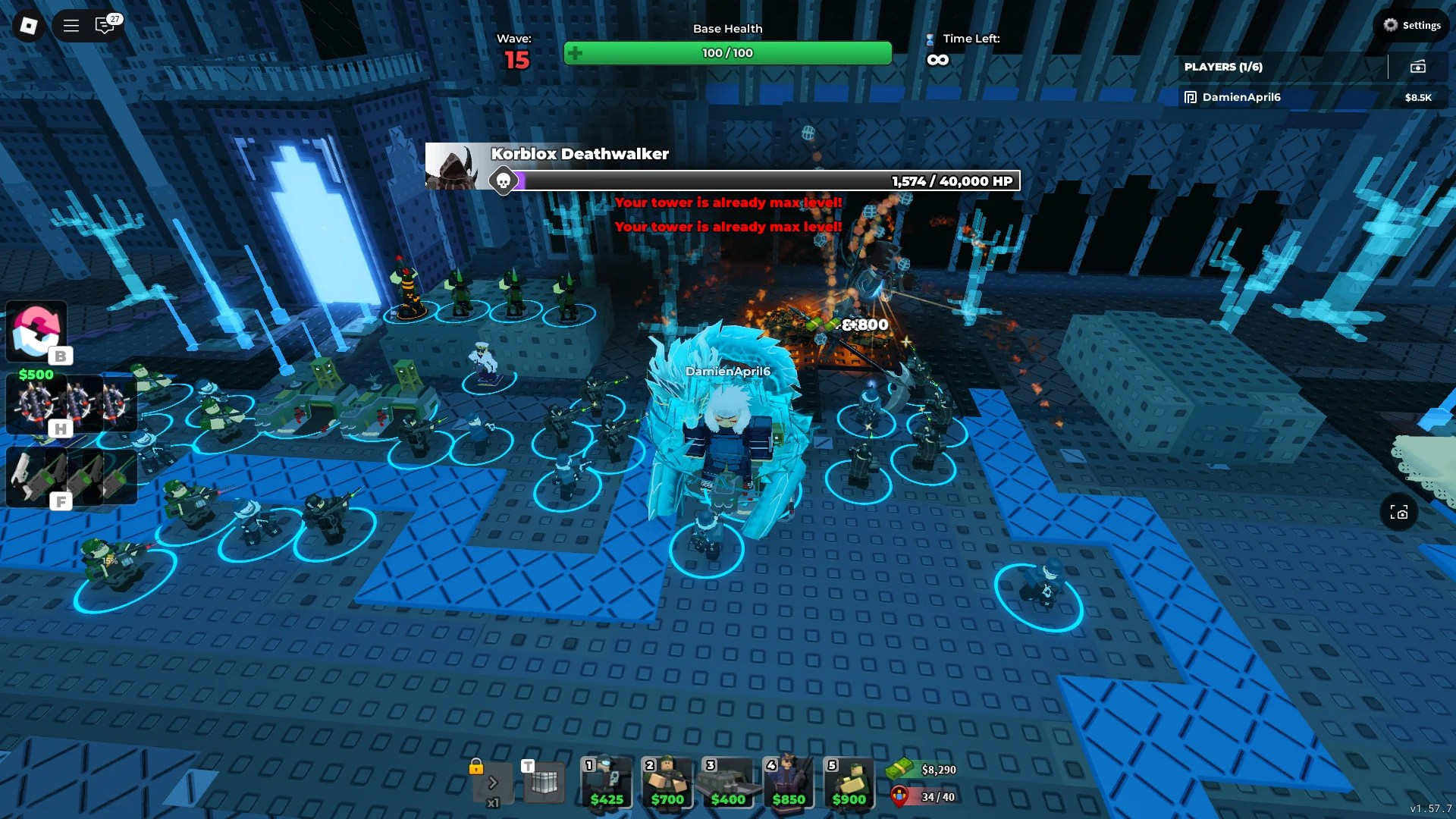Image resolution: width=1456 pixels, height=819 pixels.
Task: Open the Roblox home icon menu
Action: click(28, 25)
